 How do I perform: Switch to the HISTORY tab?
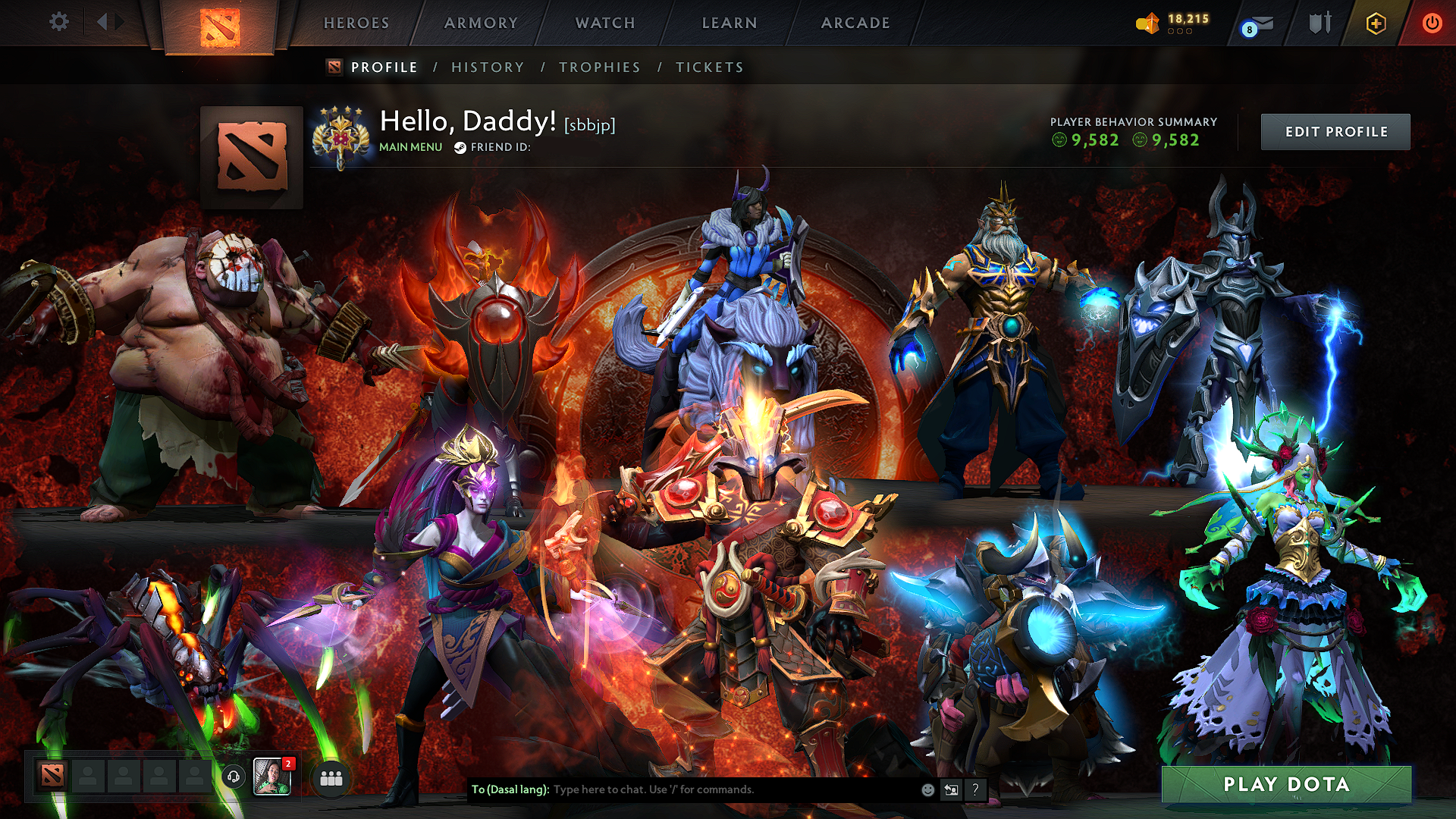coord(487,67)
